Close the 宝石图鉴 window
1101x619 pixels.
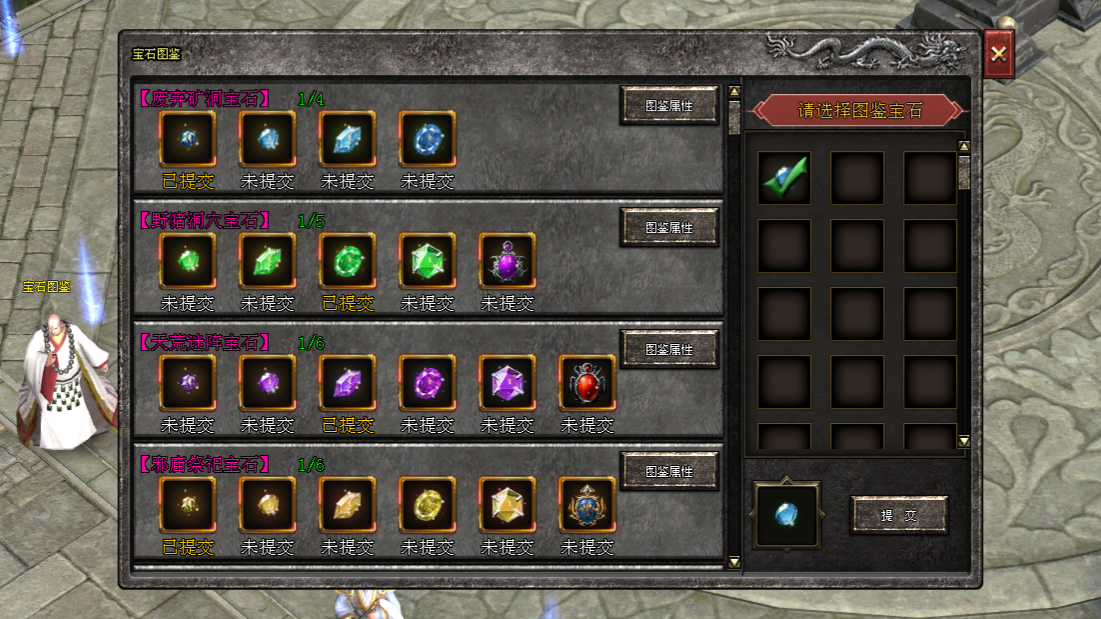point(998,54)
